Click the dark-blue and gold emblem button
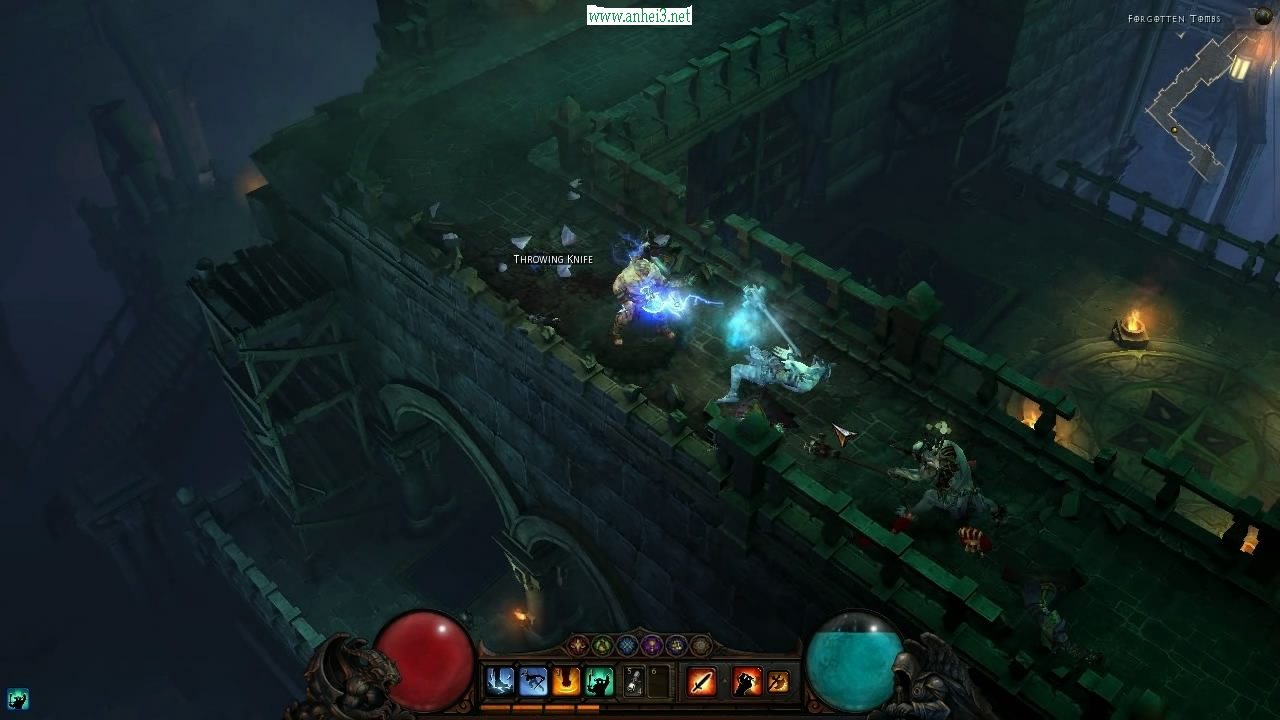This screenshot has height=720, width=1280. point(676,646)
